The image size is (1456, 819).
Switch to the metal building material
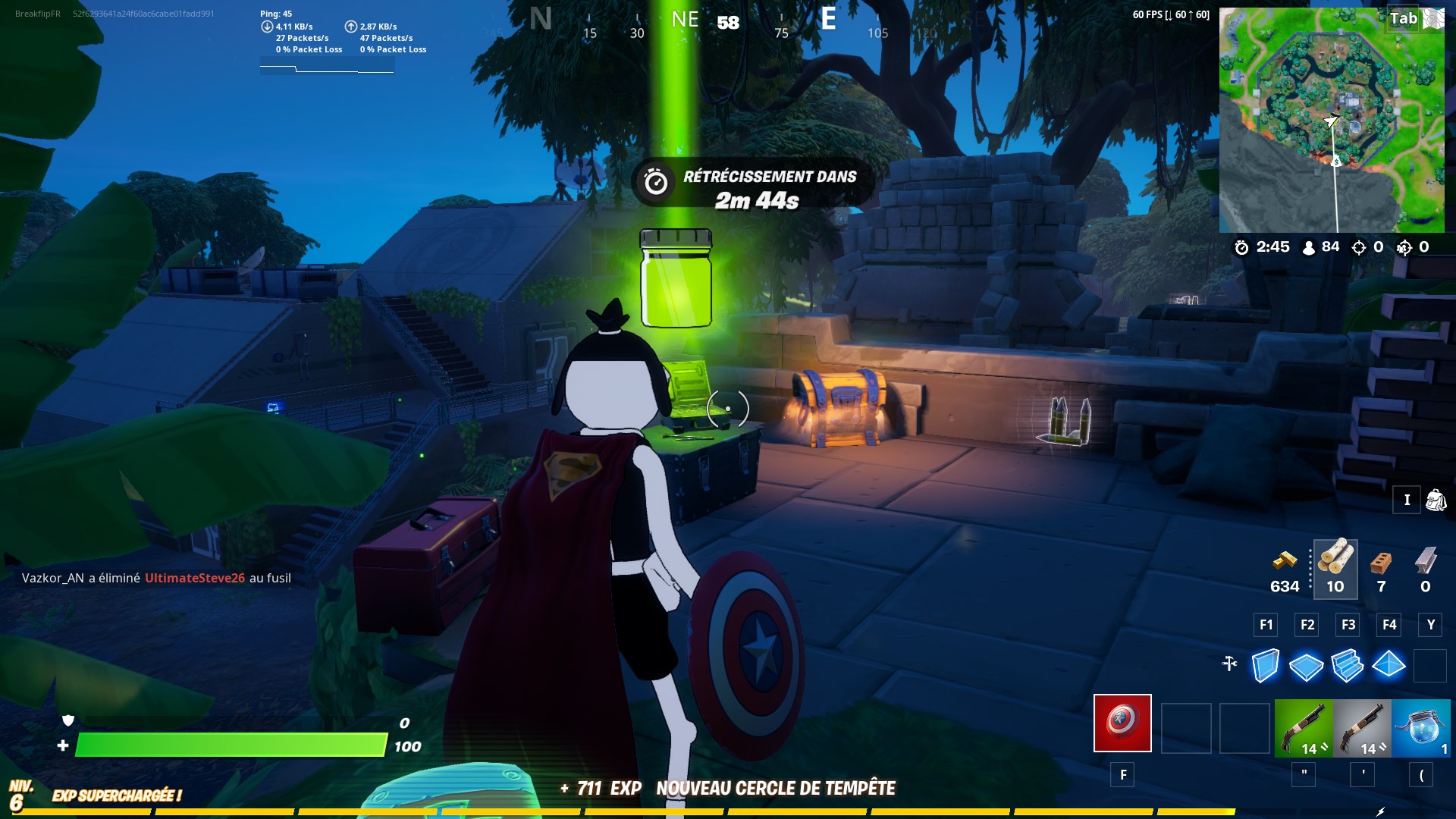point(1426,563)
